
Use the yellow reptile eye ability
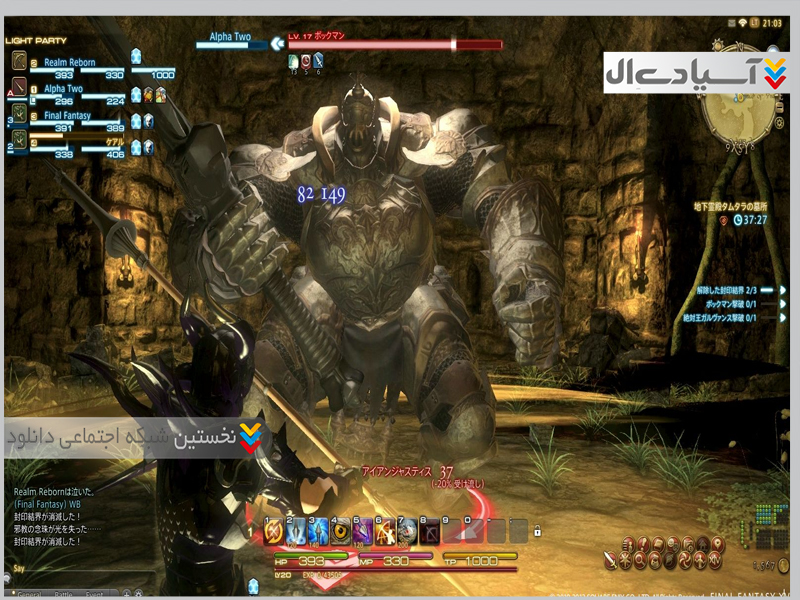pos(340,531)
